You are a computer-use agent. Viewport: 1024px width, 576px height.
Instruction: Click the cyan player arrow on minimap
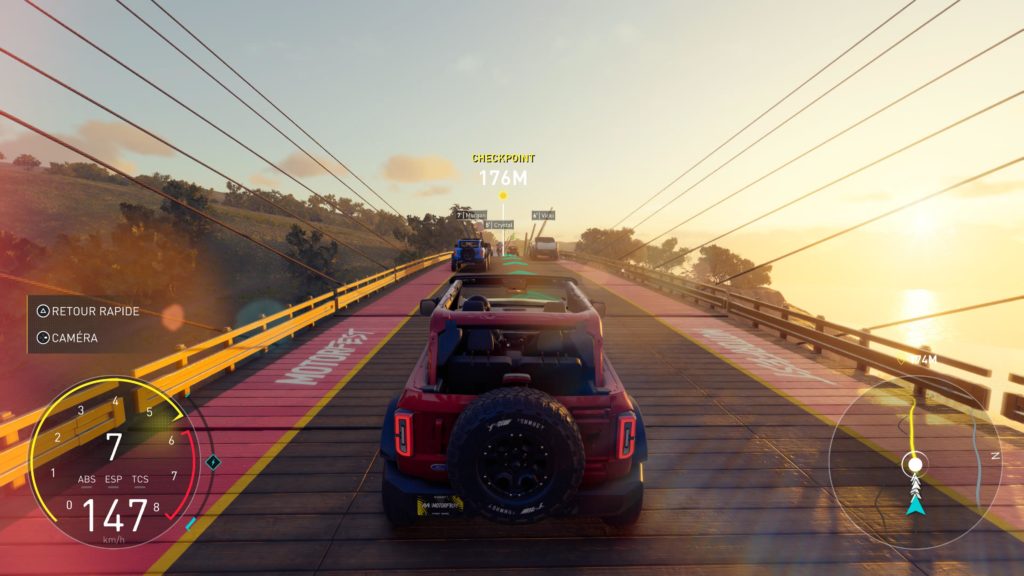tap(914, 505)
